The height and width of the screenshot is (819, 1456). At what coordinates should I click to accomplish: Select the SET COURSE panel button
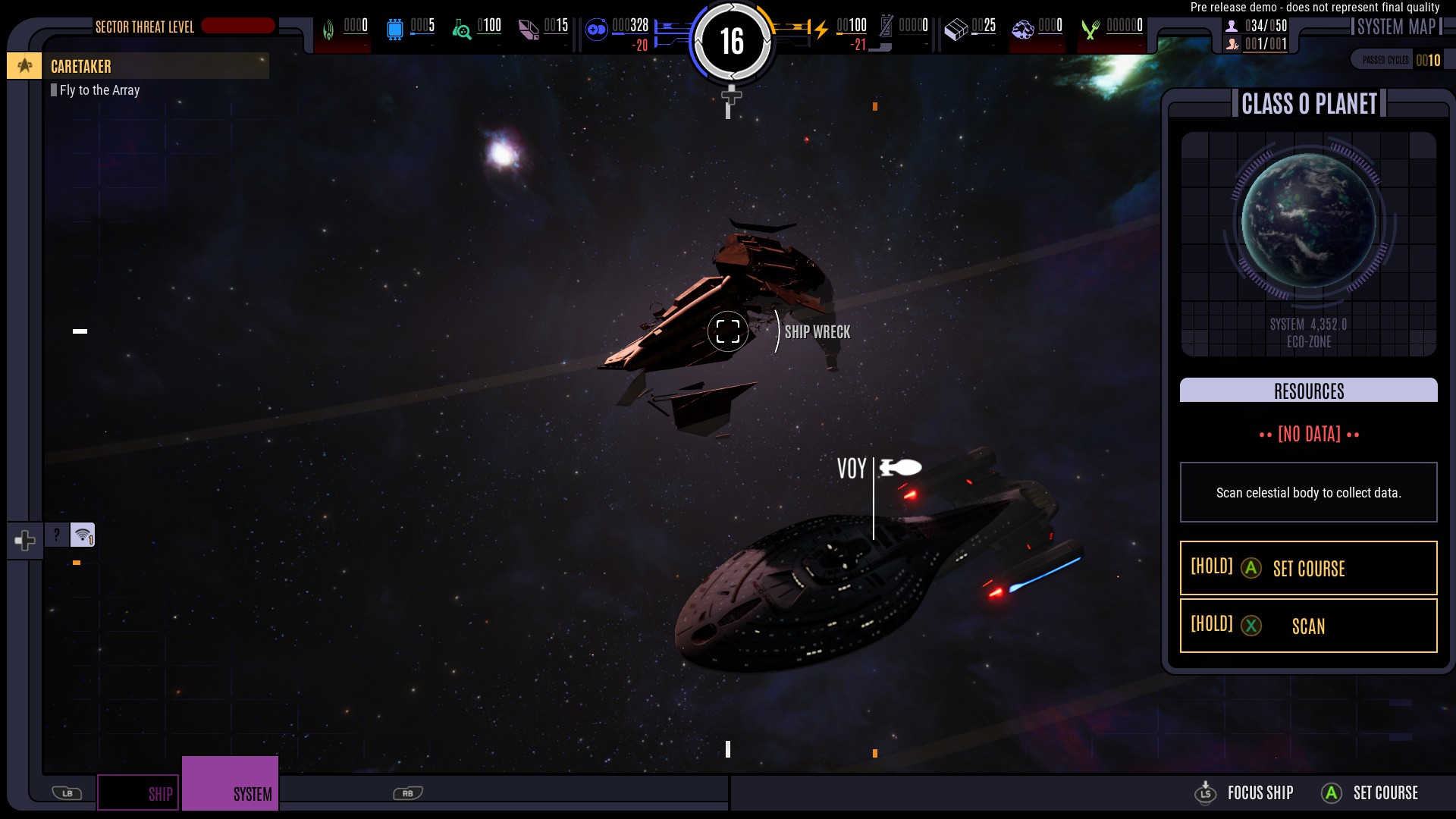(x=1308, y=568)
